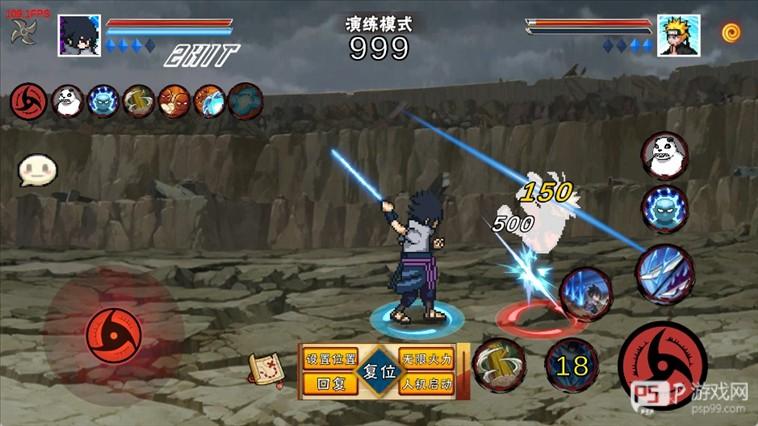Click the shuriken icon in top corner
Viewport: 758px width, 426px height.
click(22, 31)
